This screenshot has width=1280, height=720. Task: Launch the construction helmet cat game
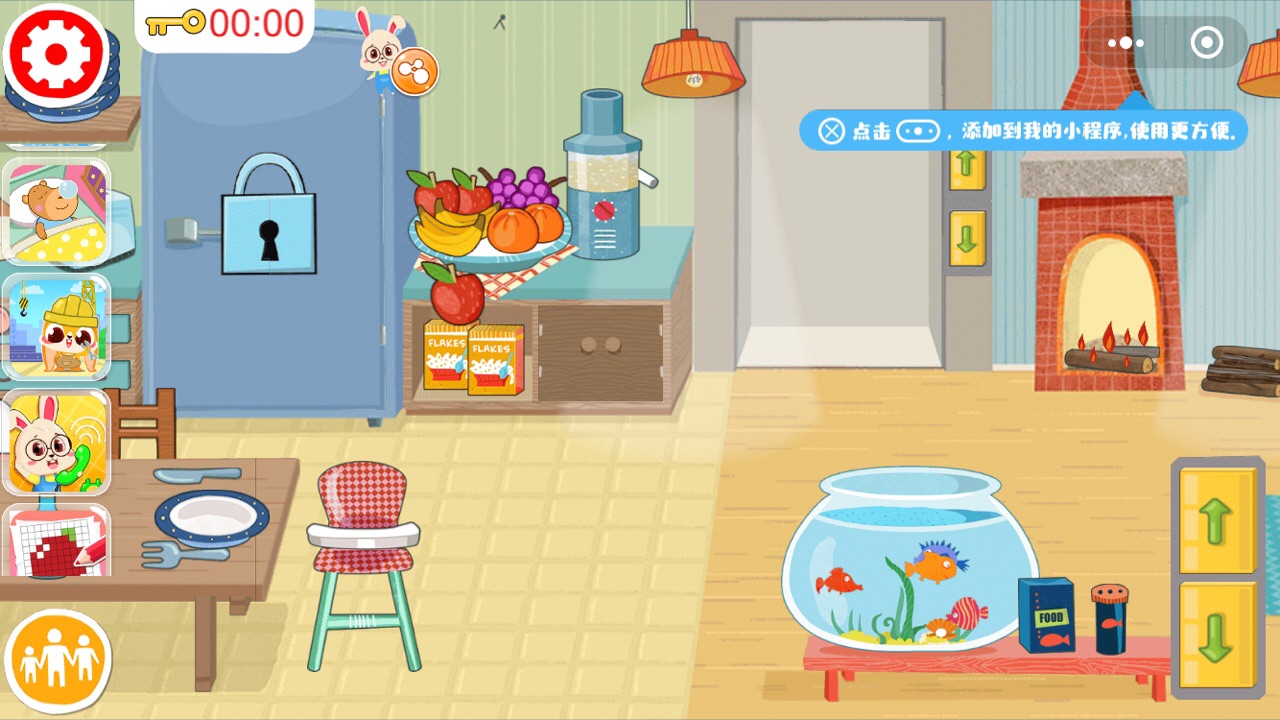tap(57, 327)
